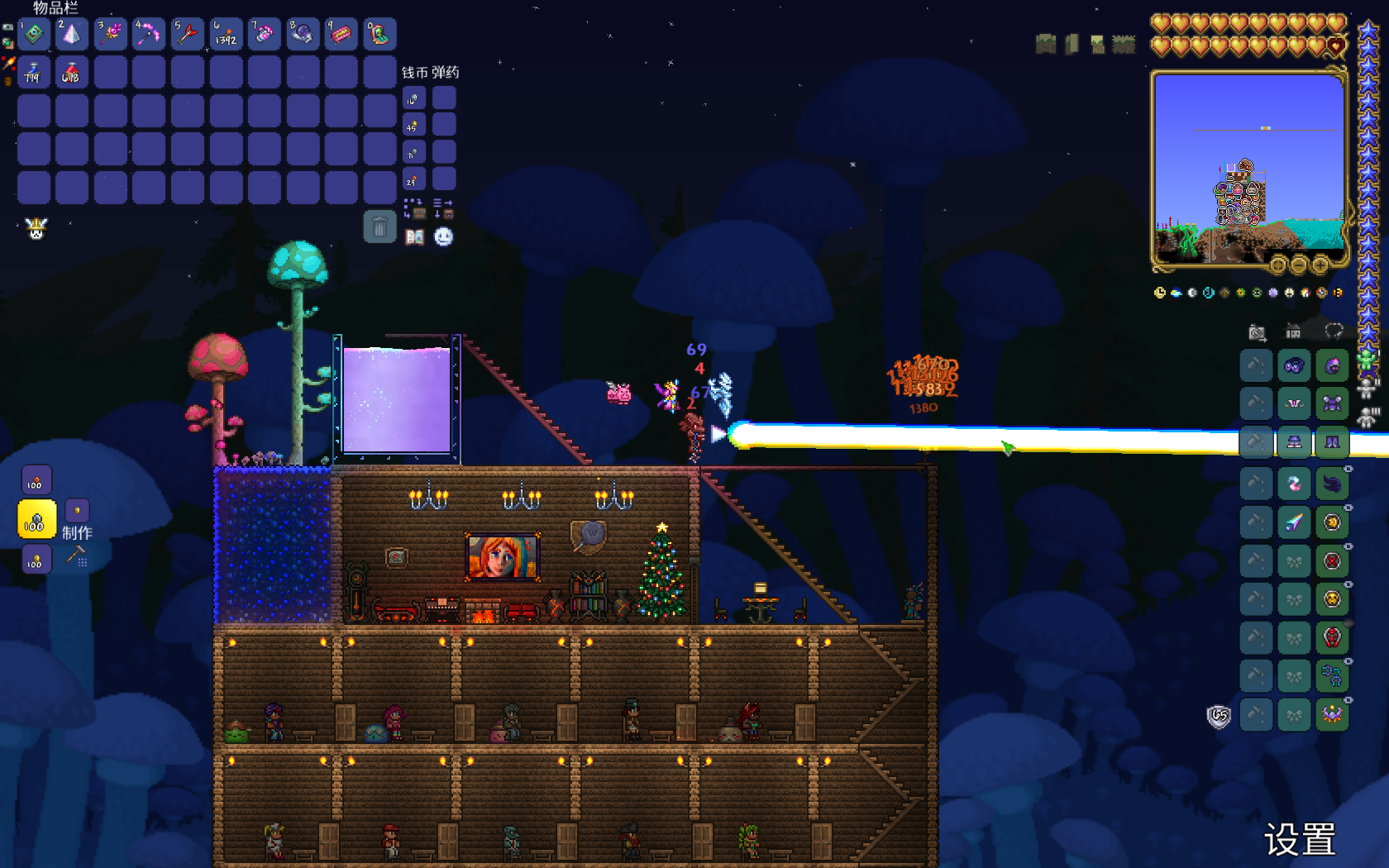Open the bestiary book icon
This screenshot has width=1389, height=868.
click(x=414, y=237)
